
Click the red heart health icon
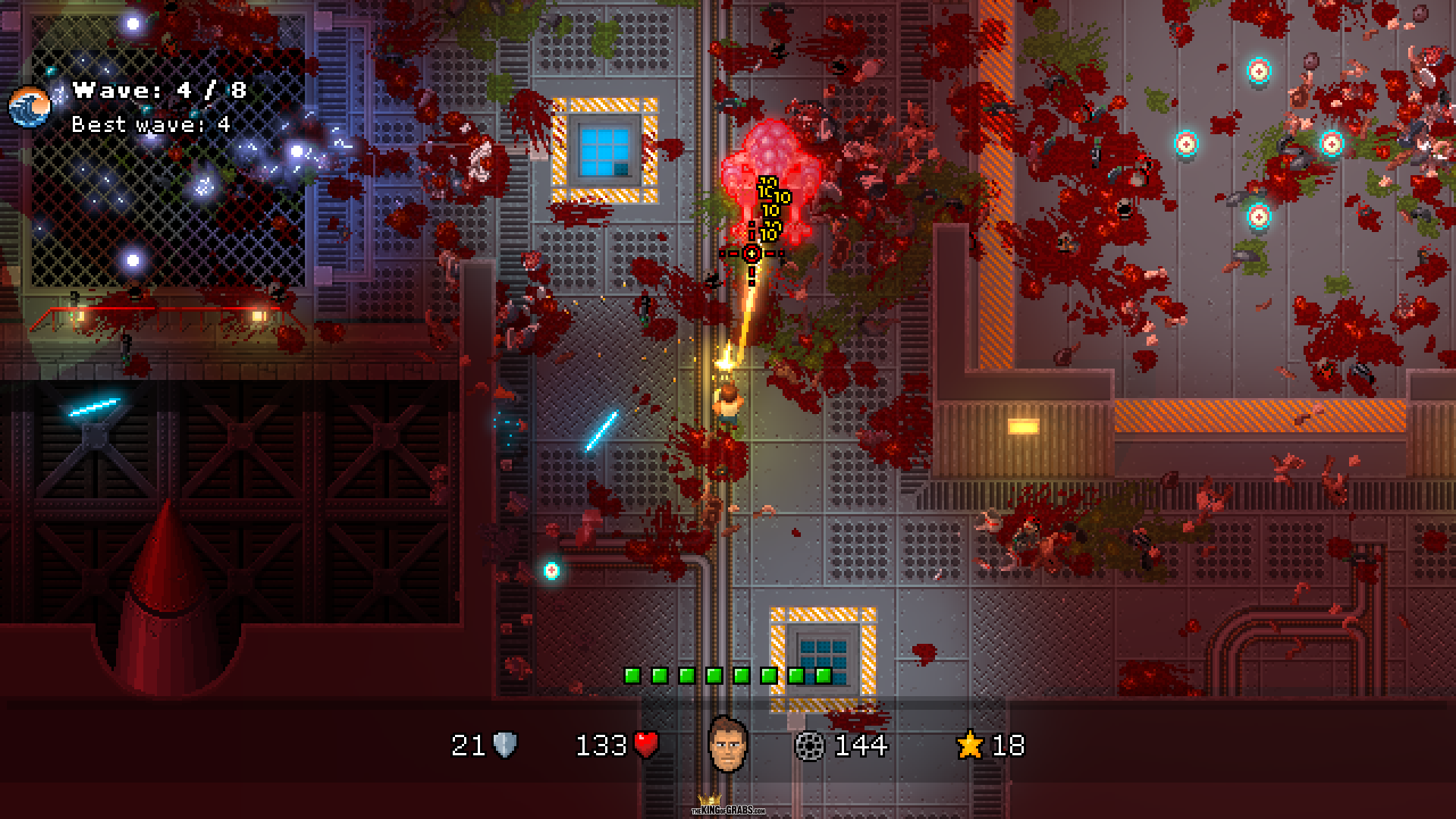pyautogui.click(x=646, y=745)
